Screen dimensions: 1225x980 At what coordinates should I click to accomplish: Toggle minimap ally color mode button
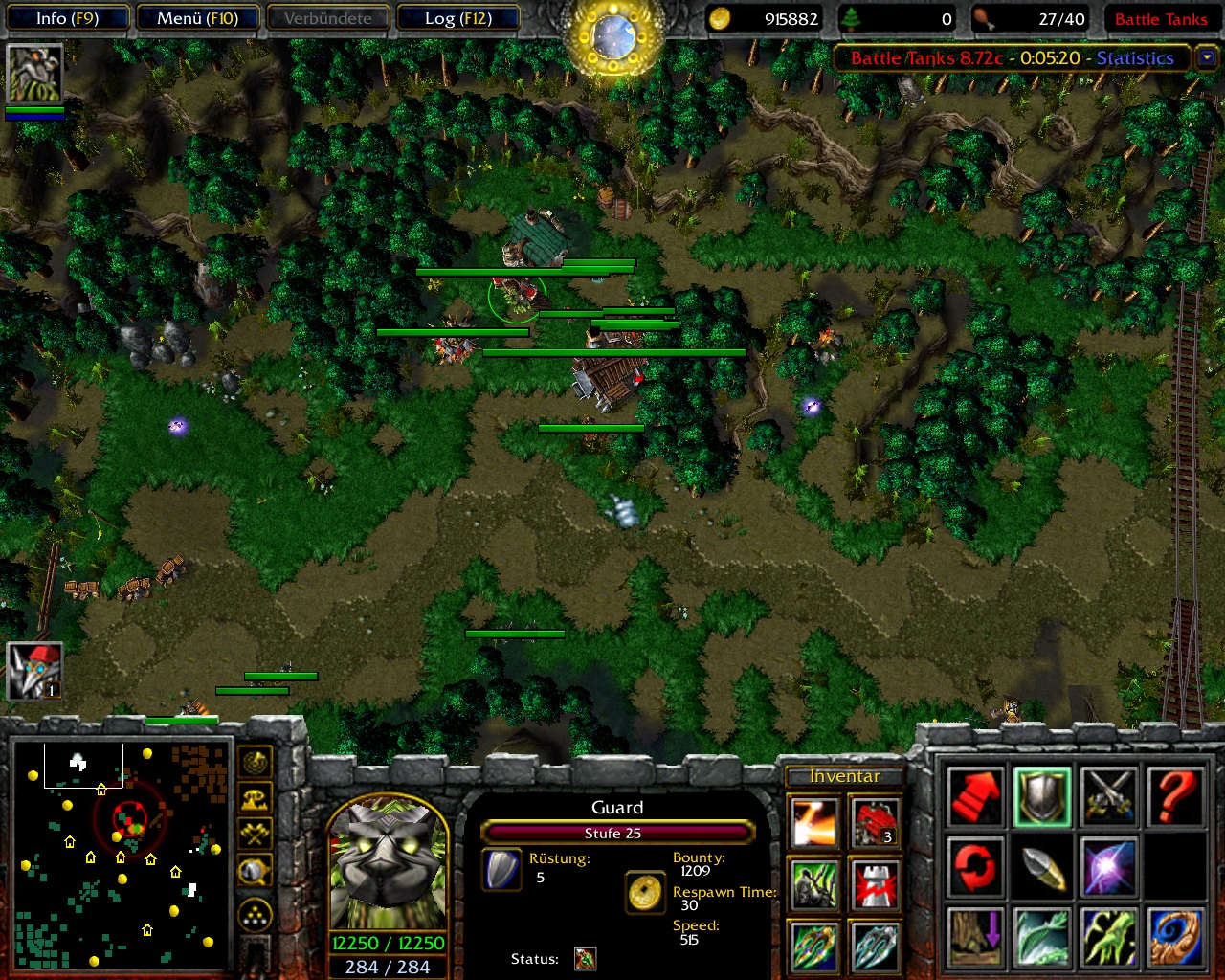[255, 834]
